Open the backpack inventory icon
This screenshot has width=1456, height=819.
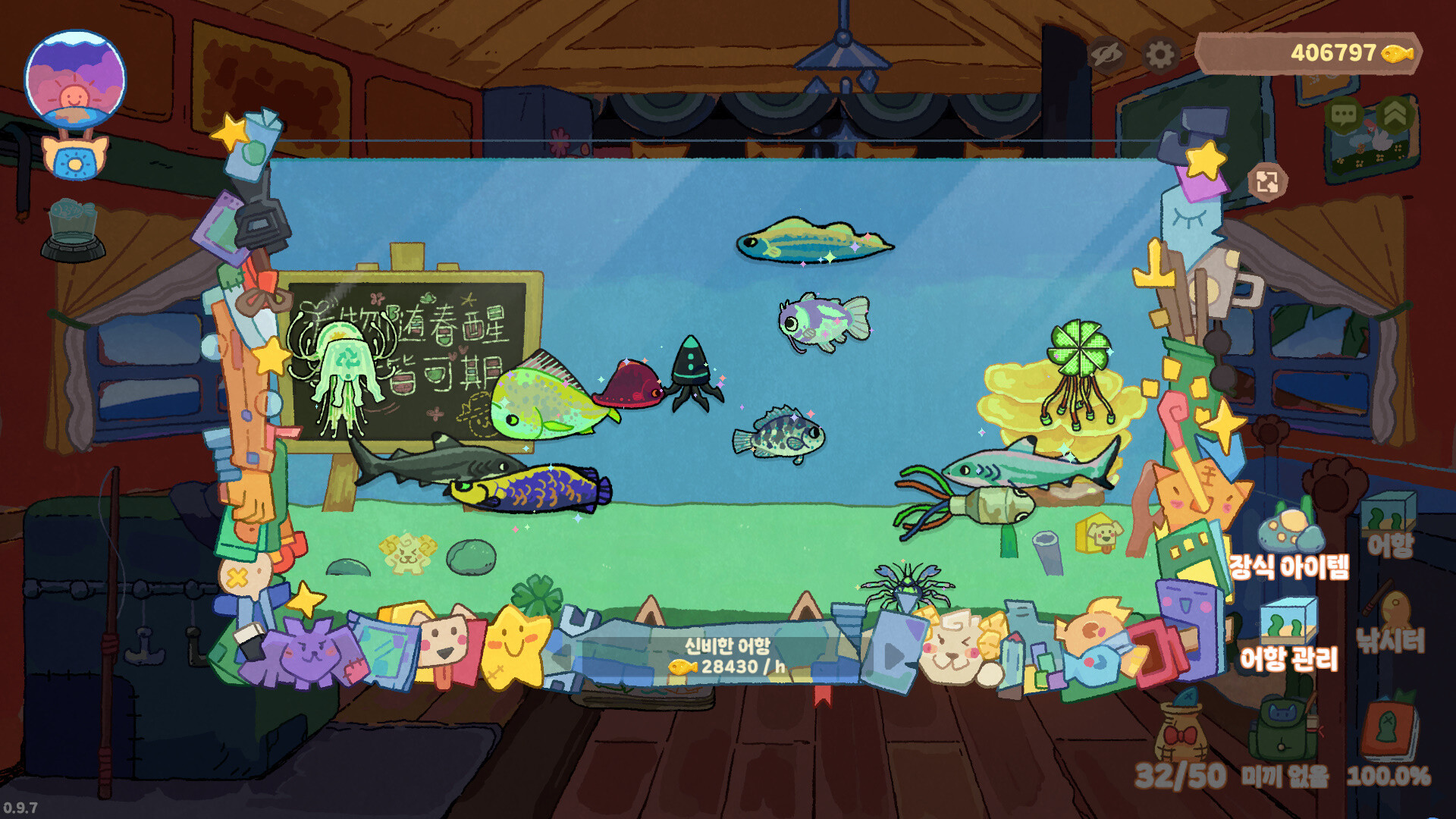1282,728
